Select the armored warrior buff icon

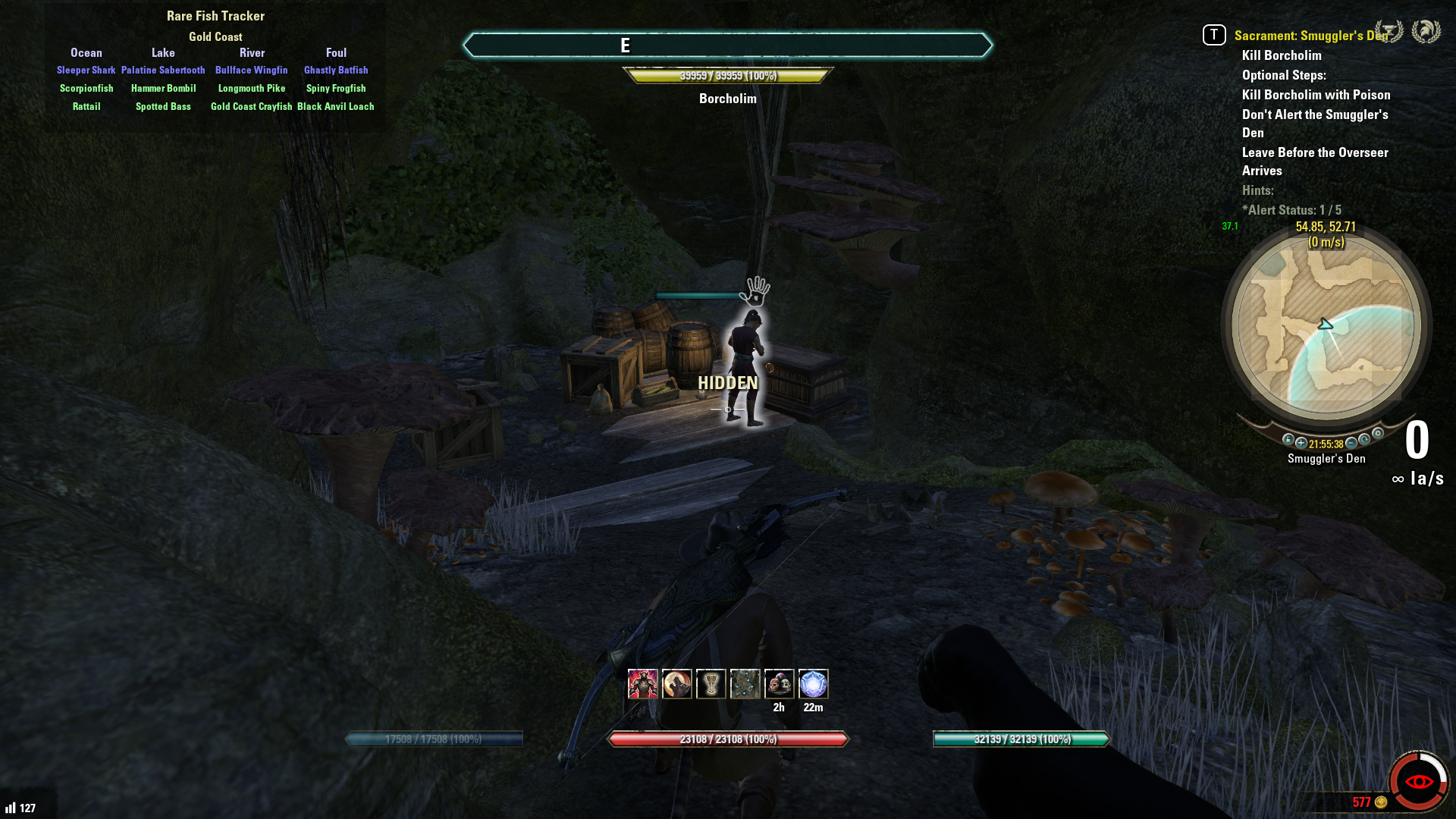click(x=642, y=684)
